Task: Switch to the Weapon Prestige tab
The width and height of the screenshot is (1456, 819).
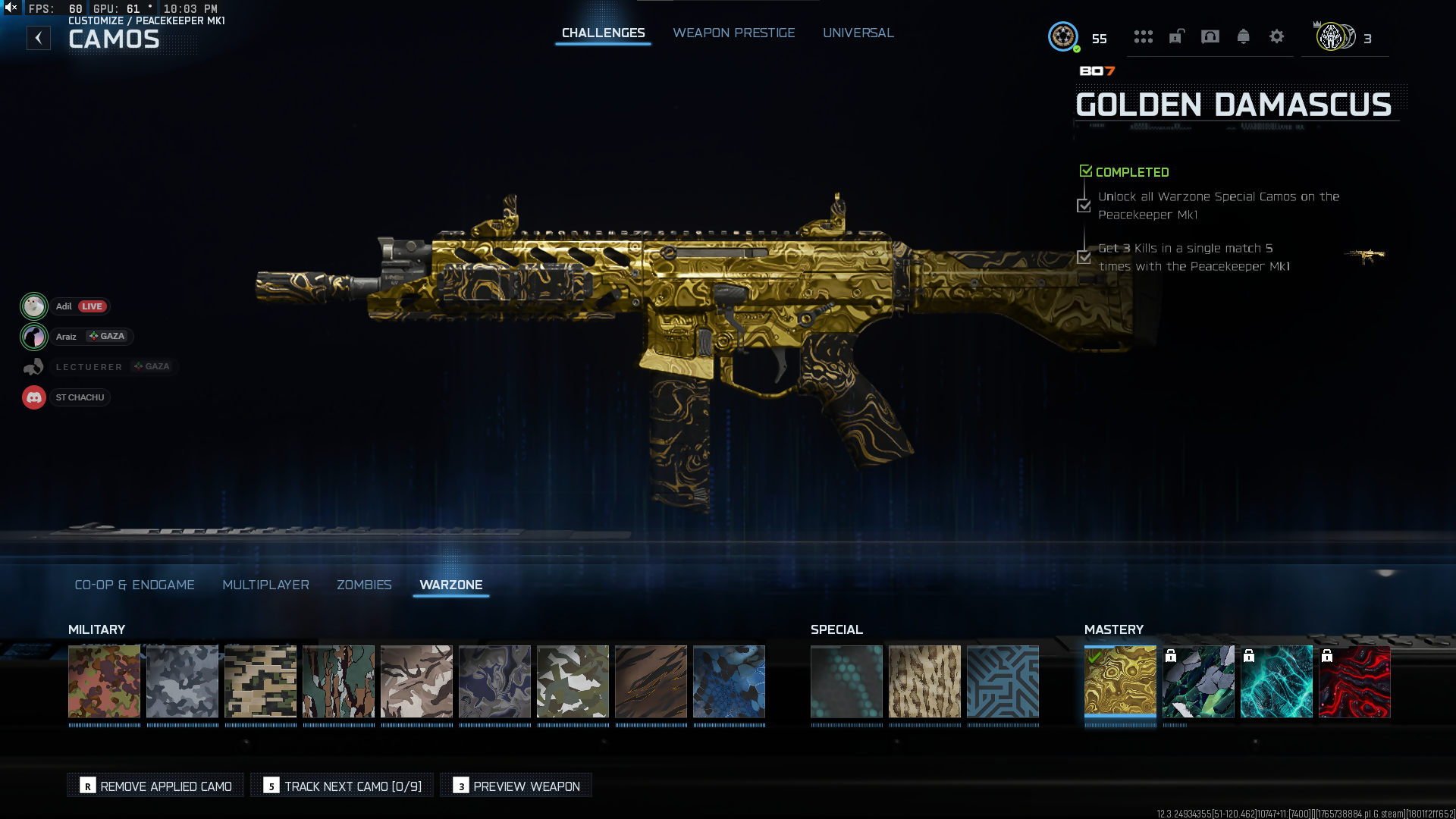Action: tap(733, 33)
